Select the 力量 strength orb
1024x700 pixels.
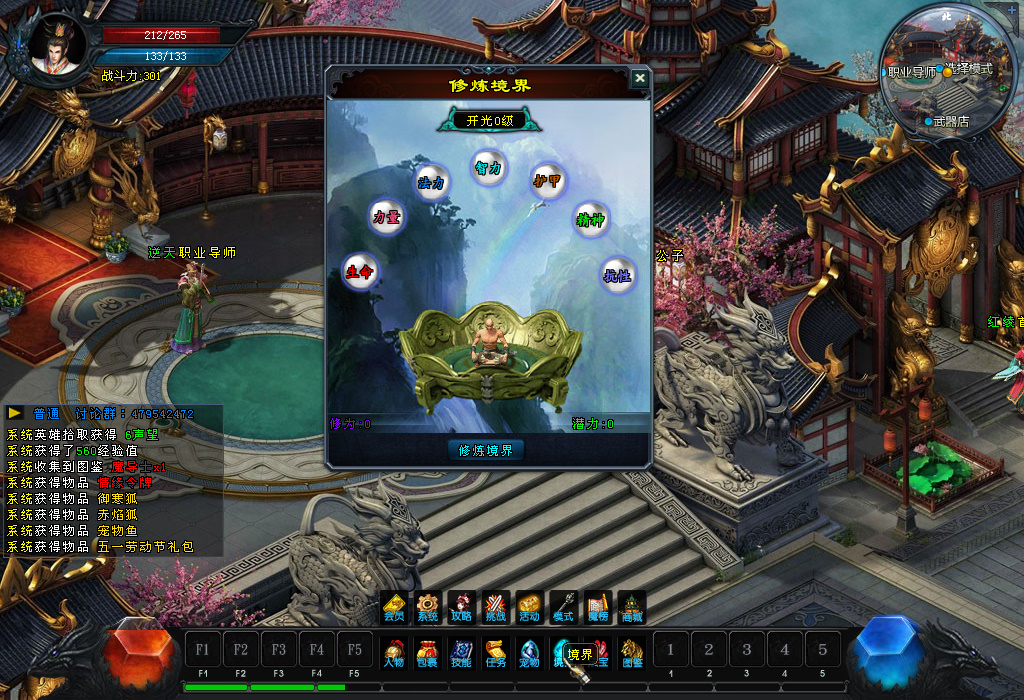click(387, 217)
